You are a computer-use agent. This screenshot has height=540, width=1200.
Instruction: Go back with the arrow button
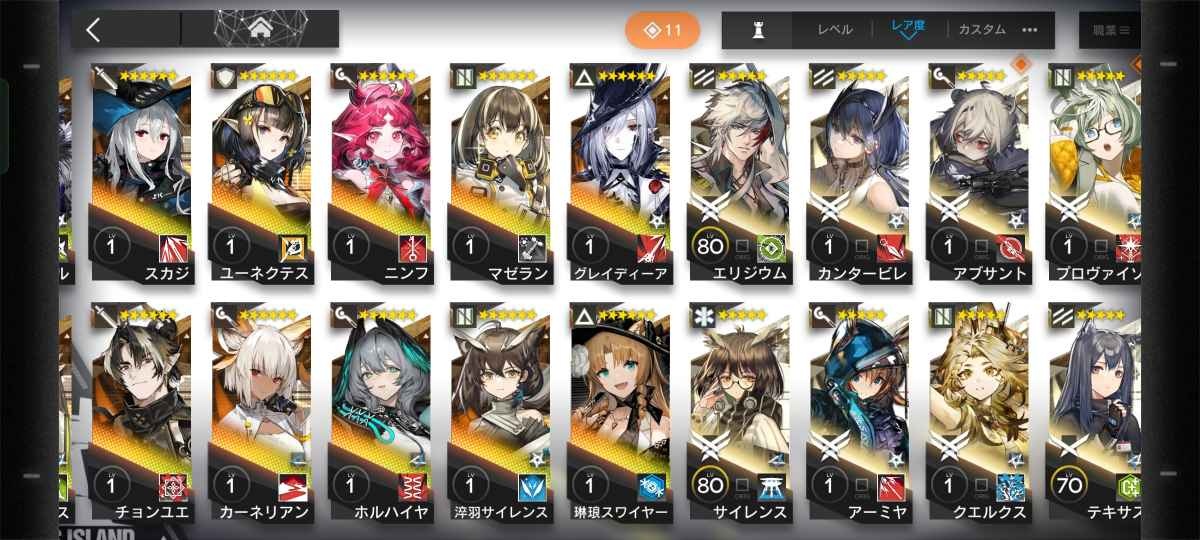(x=93, y=30)
